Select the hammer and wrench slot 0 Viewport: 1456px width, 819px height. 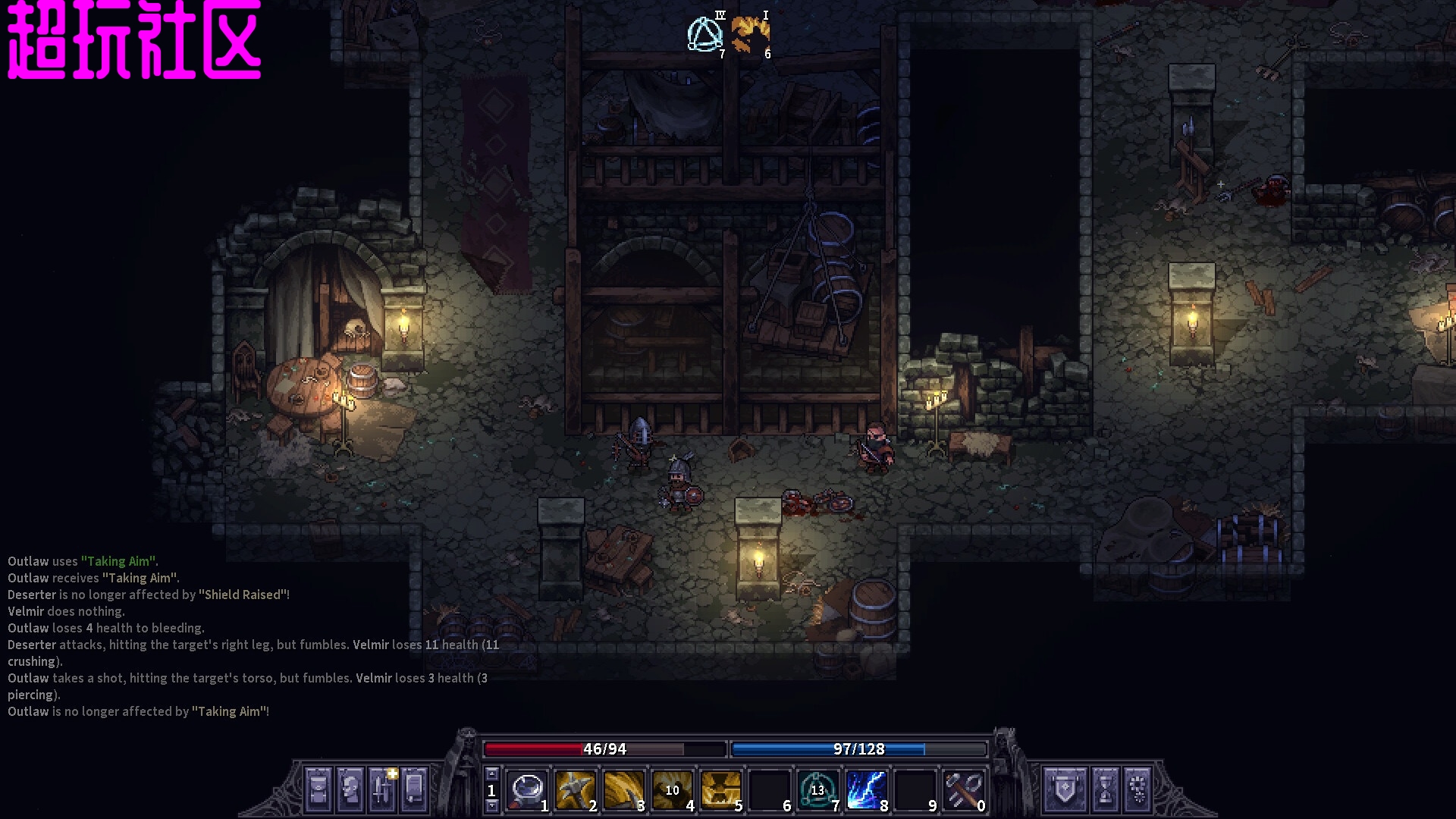[963, 789]
